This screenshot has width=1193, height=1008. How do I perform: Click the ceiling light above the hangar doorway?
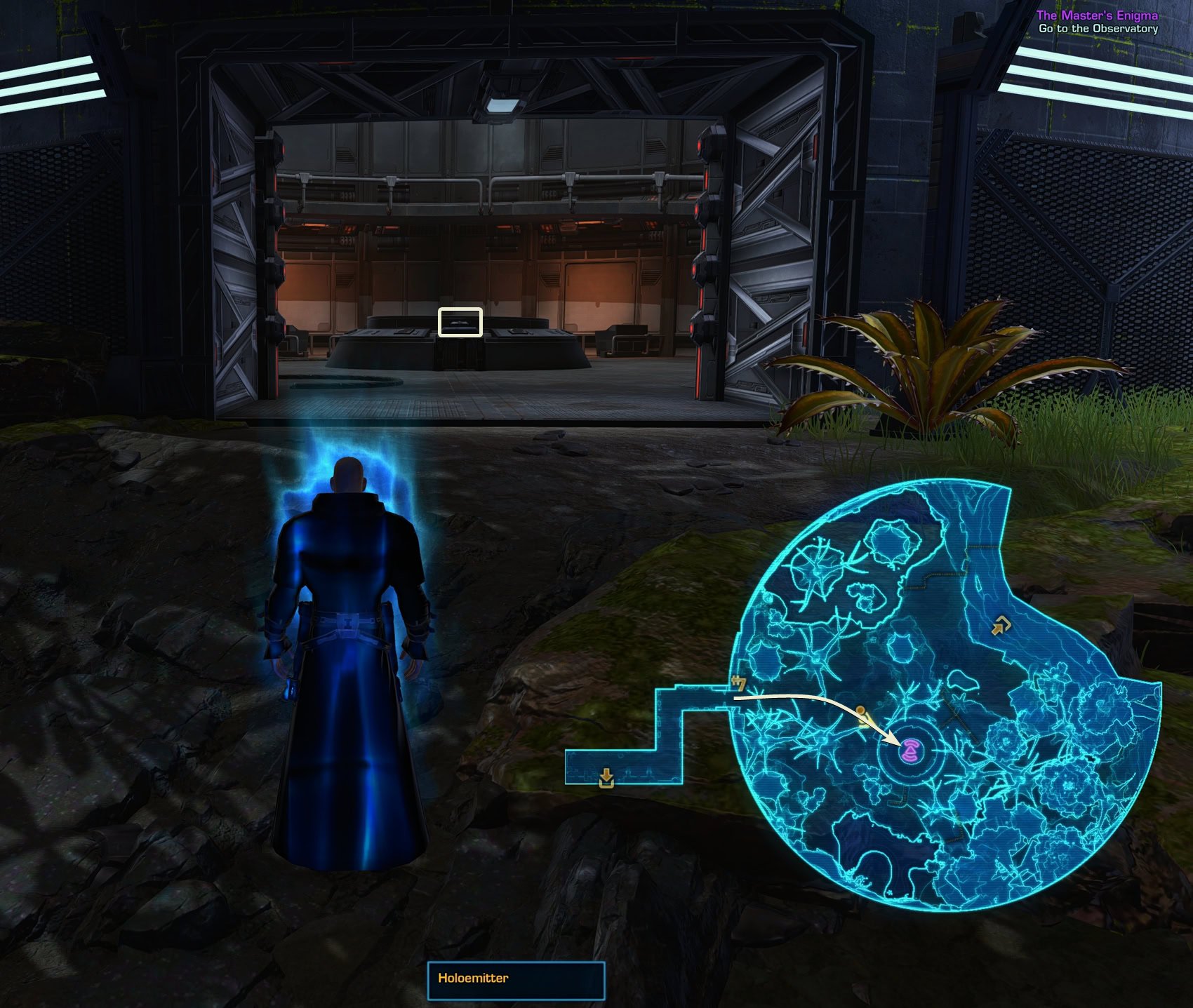(x=500, y=105)
